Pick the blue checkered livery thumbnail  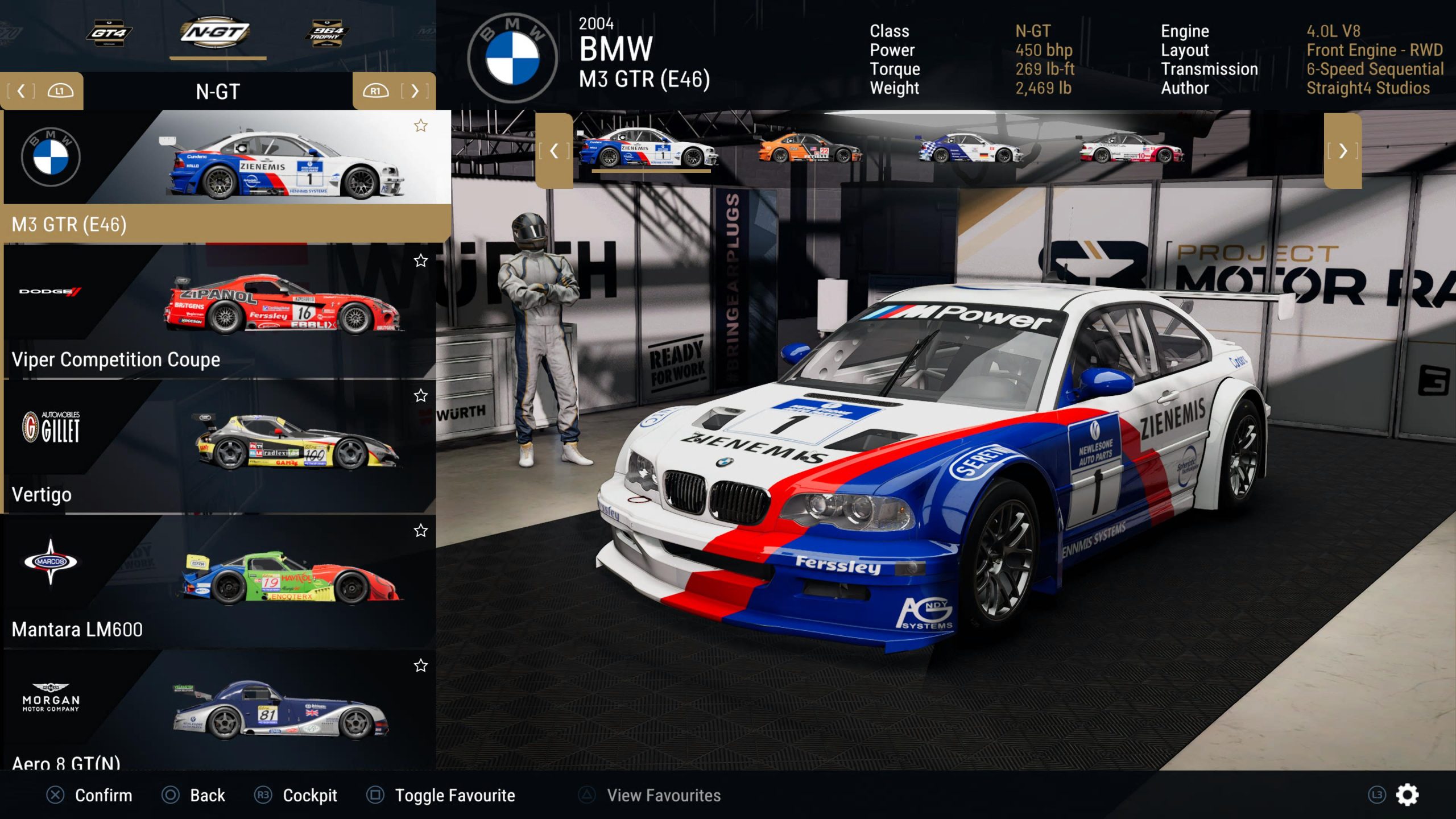click(970, 149)
